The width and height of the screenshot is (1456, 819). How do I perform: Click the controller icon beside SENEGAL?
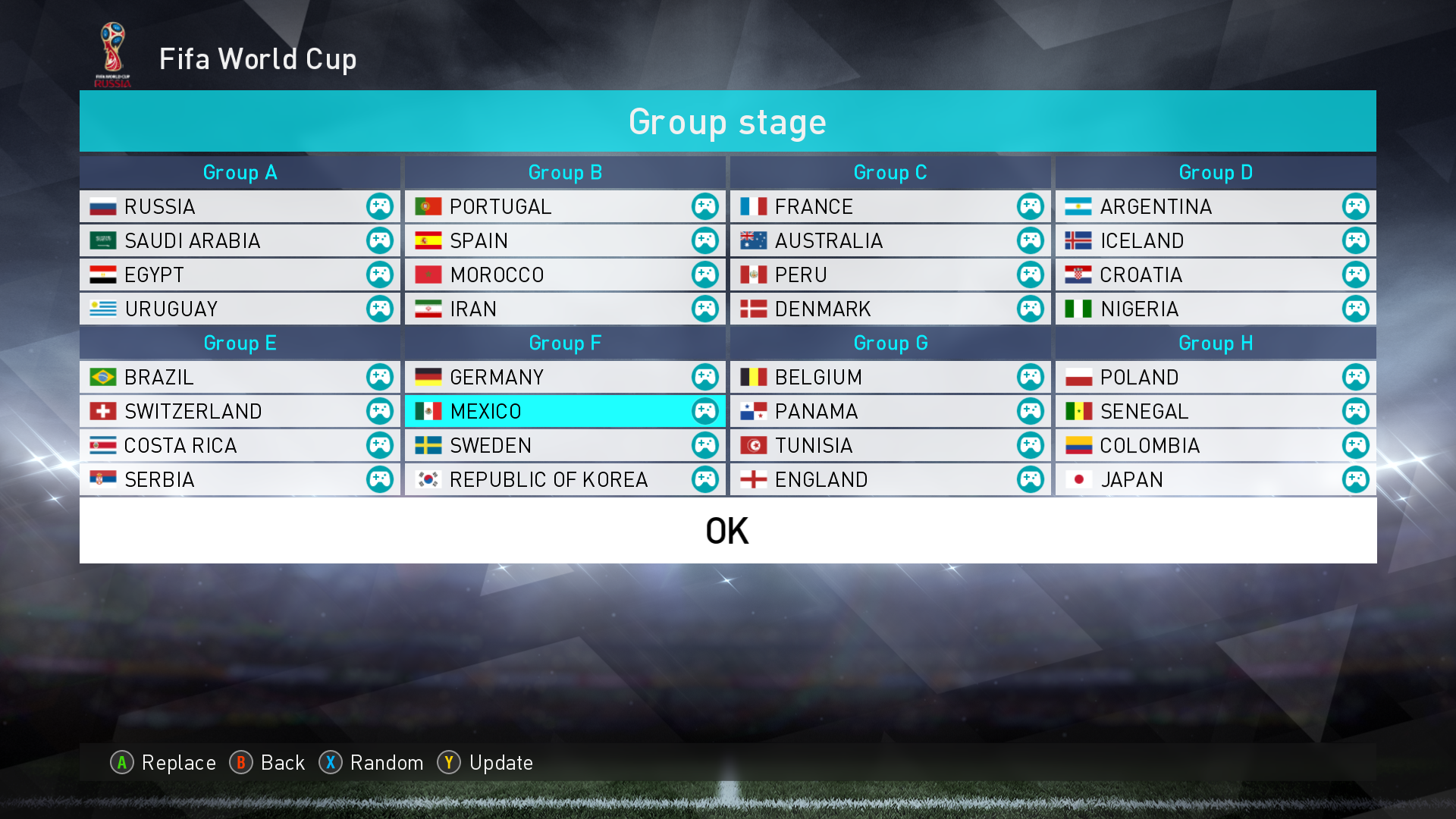pos(1354,411)
